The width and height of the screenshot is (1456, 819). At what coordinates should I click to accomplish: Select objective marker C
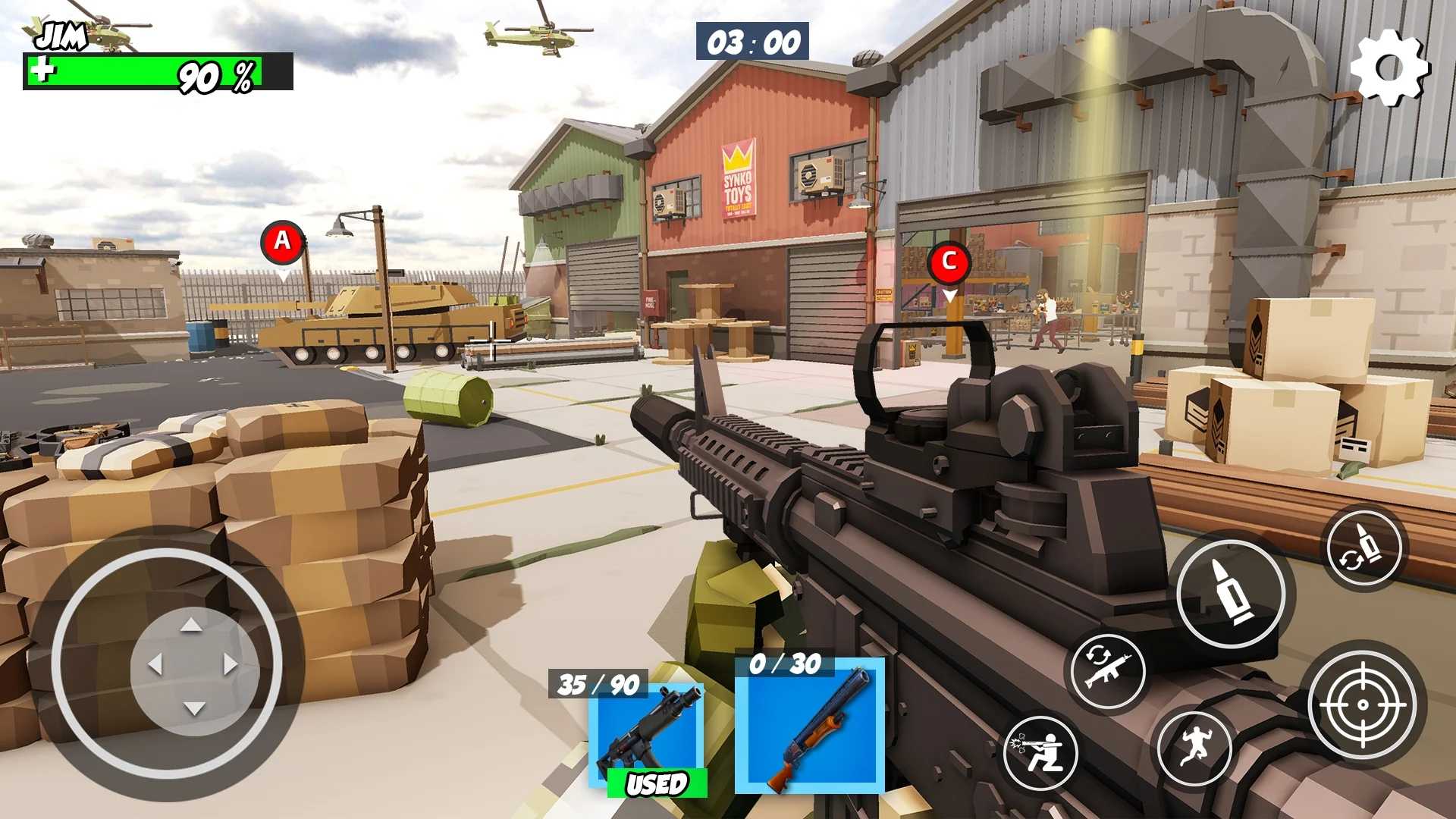click(x=948, y=262)
